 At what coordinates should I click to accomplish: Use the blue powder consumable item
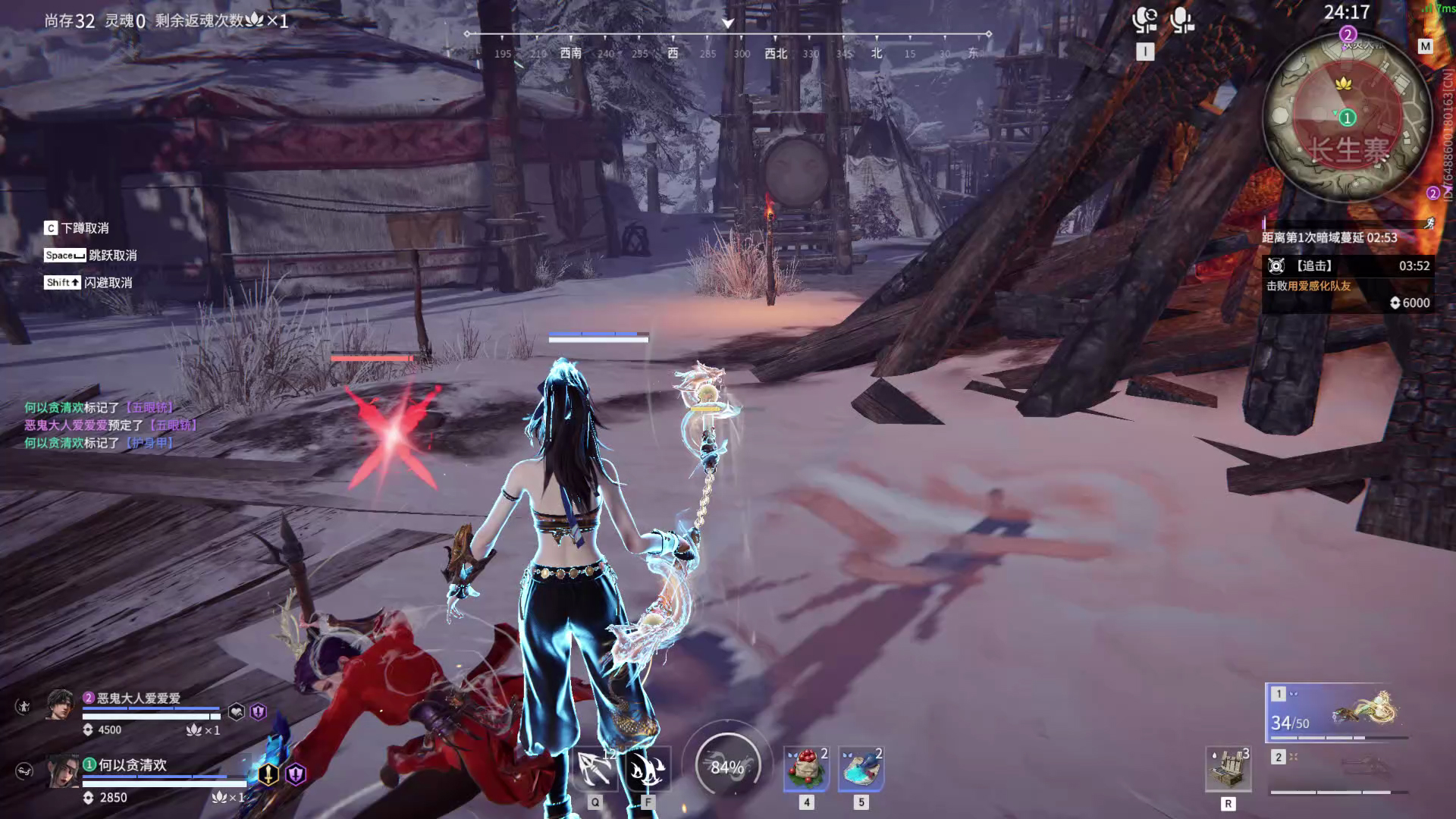coord(861,768)
